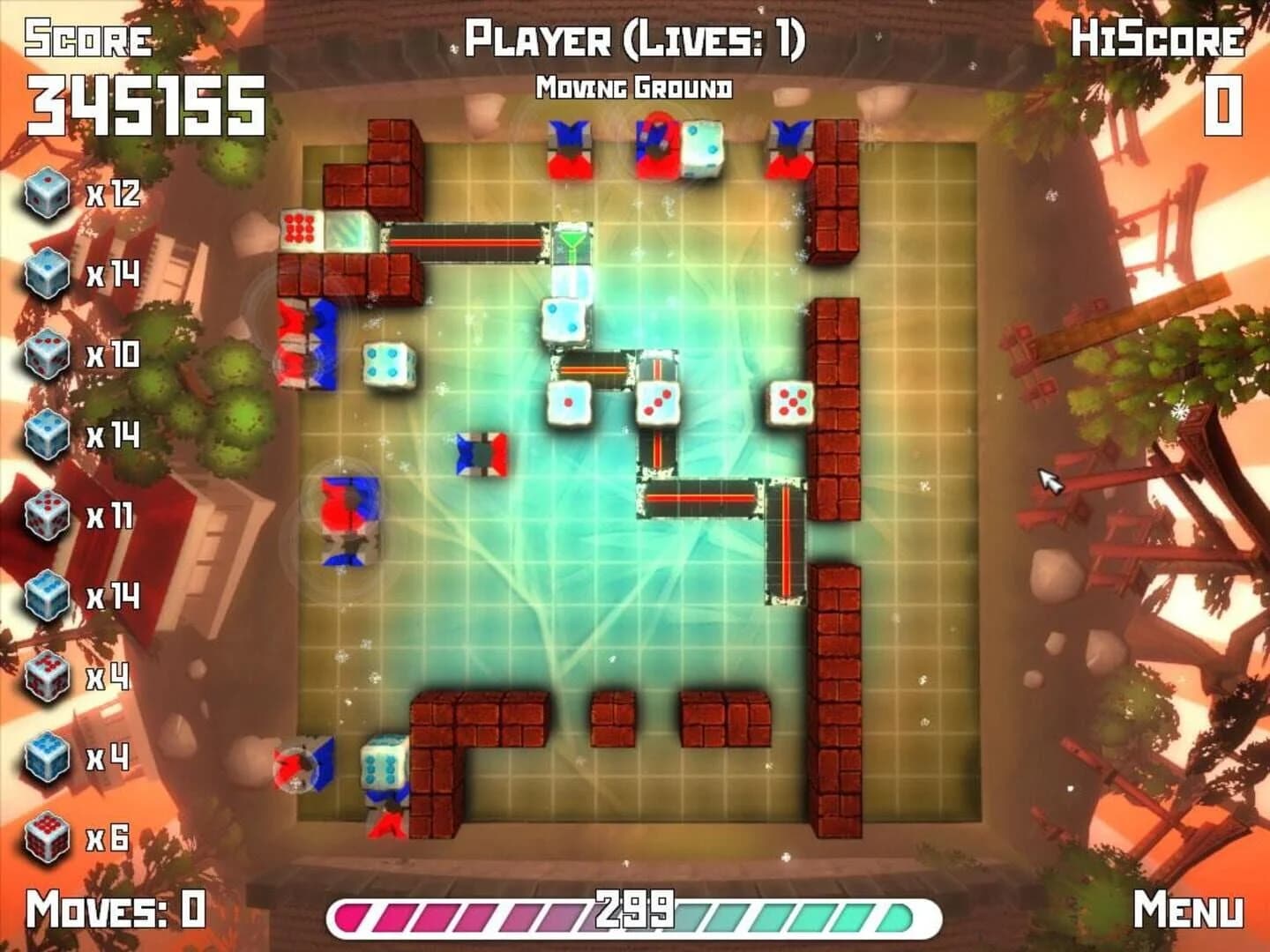Click the Moving Ground level title
Viewport: 1270px width, 952px height.
point(635,86)
